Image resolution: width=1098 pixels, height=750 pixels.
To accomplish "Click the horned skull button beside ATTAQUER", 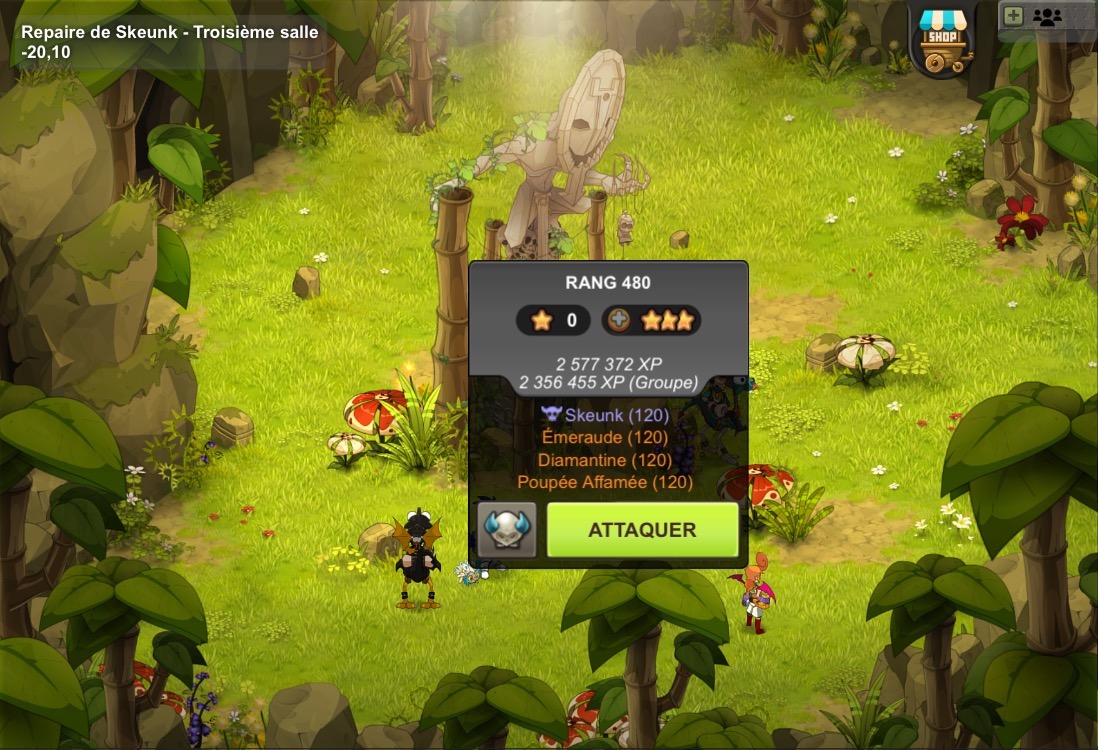I will [507, 530].
